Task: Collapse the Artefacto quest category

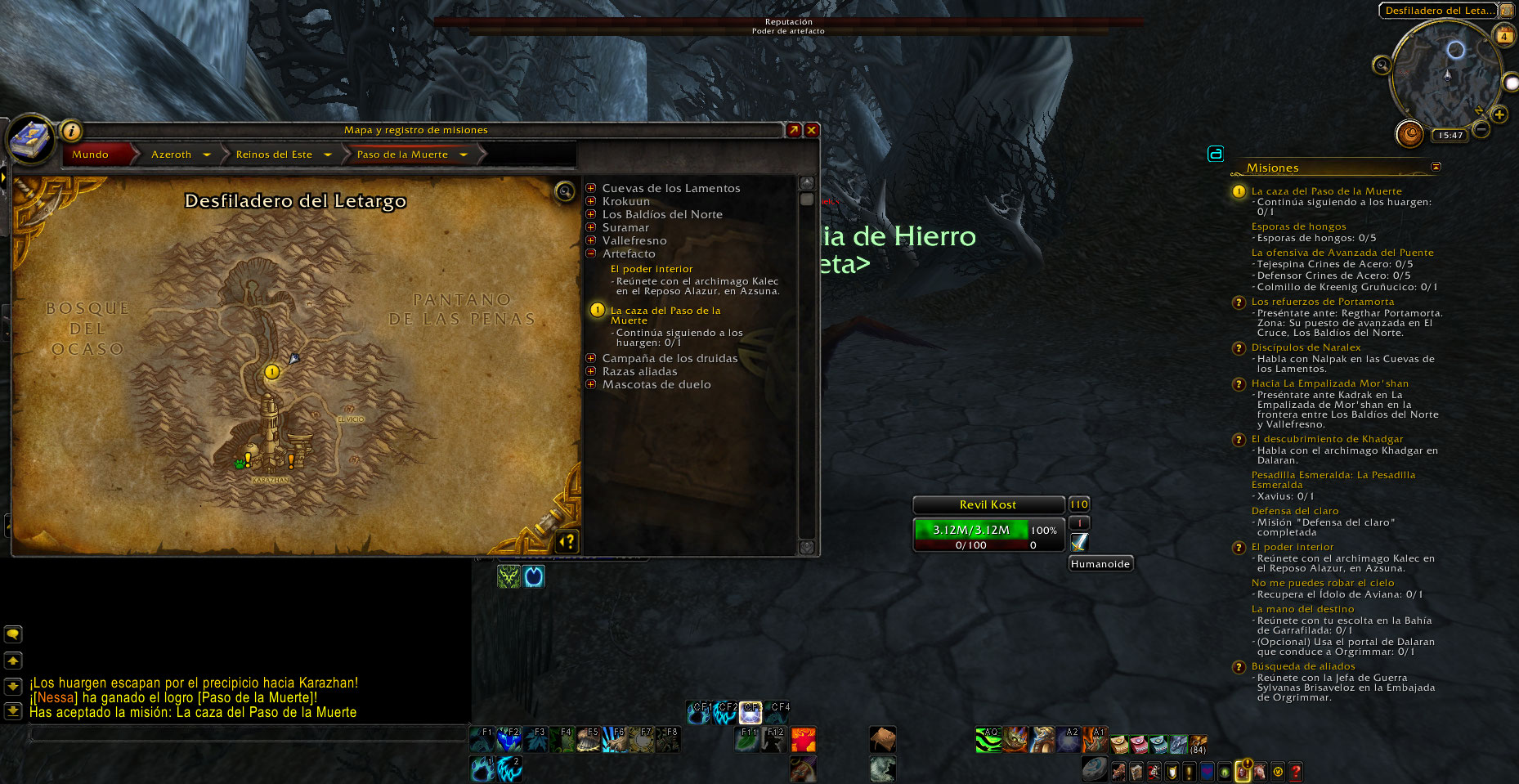Action: point(591,254)
